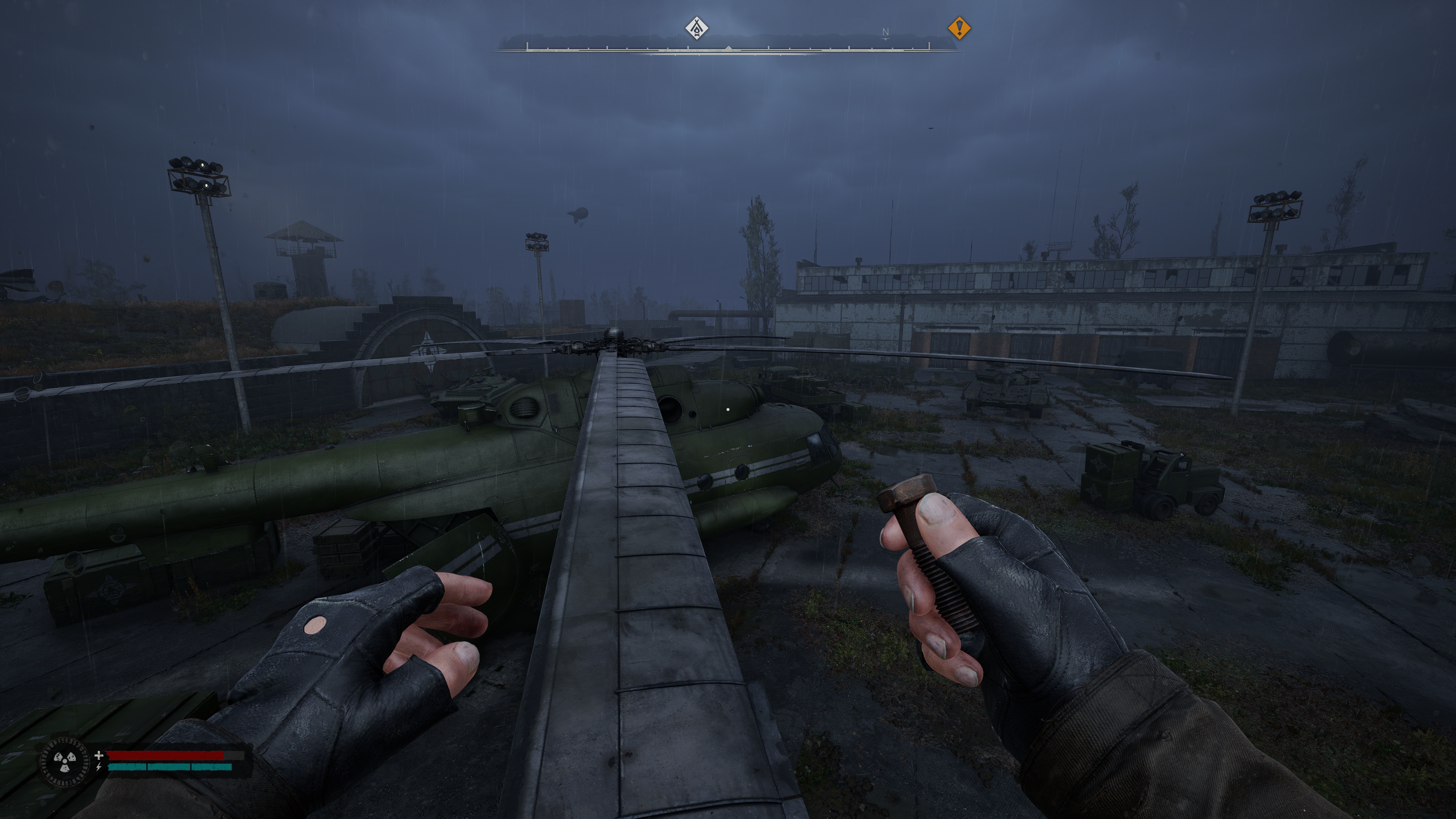Click the white camp marker on the compass
This screenshot has width=1456, height=819.
(697, 28)
